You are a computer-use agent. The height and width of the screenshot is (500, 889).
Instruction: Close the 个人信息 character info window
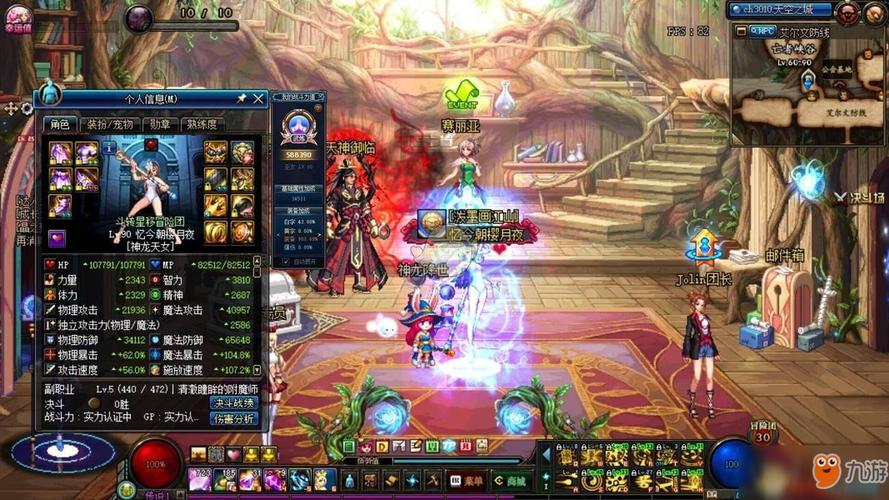coord(259,98)
